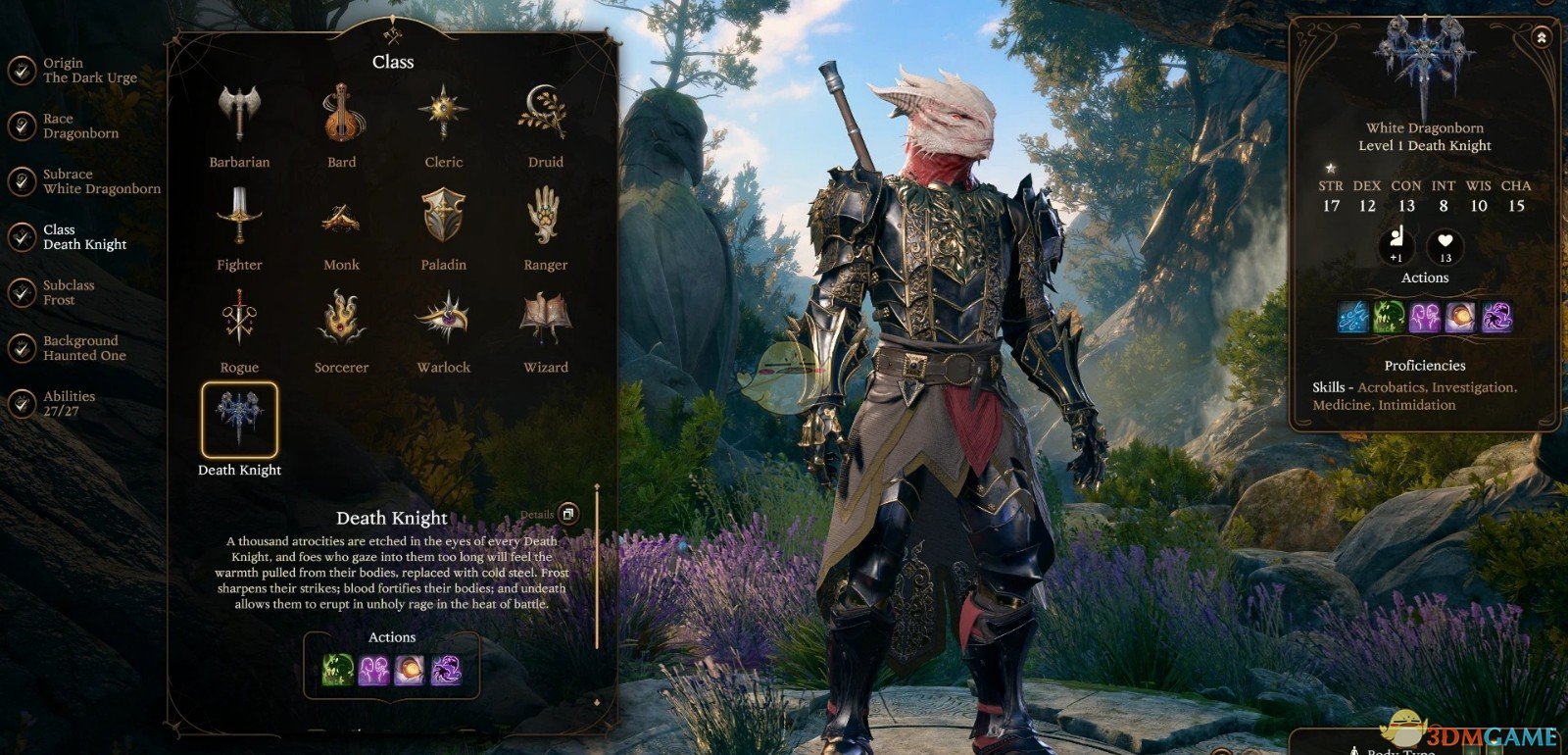The height and width of the screenshot is (755, 1568).
Task: Choose the Fighter class
Action: coord(239,216)
